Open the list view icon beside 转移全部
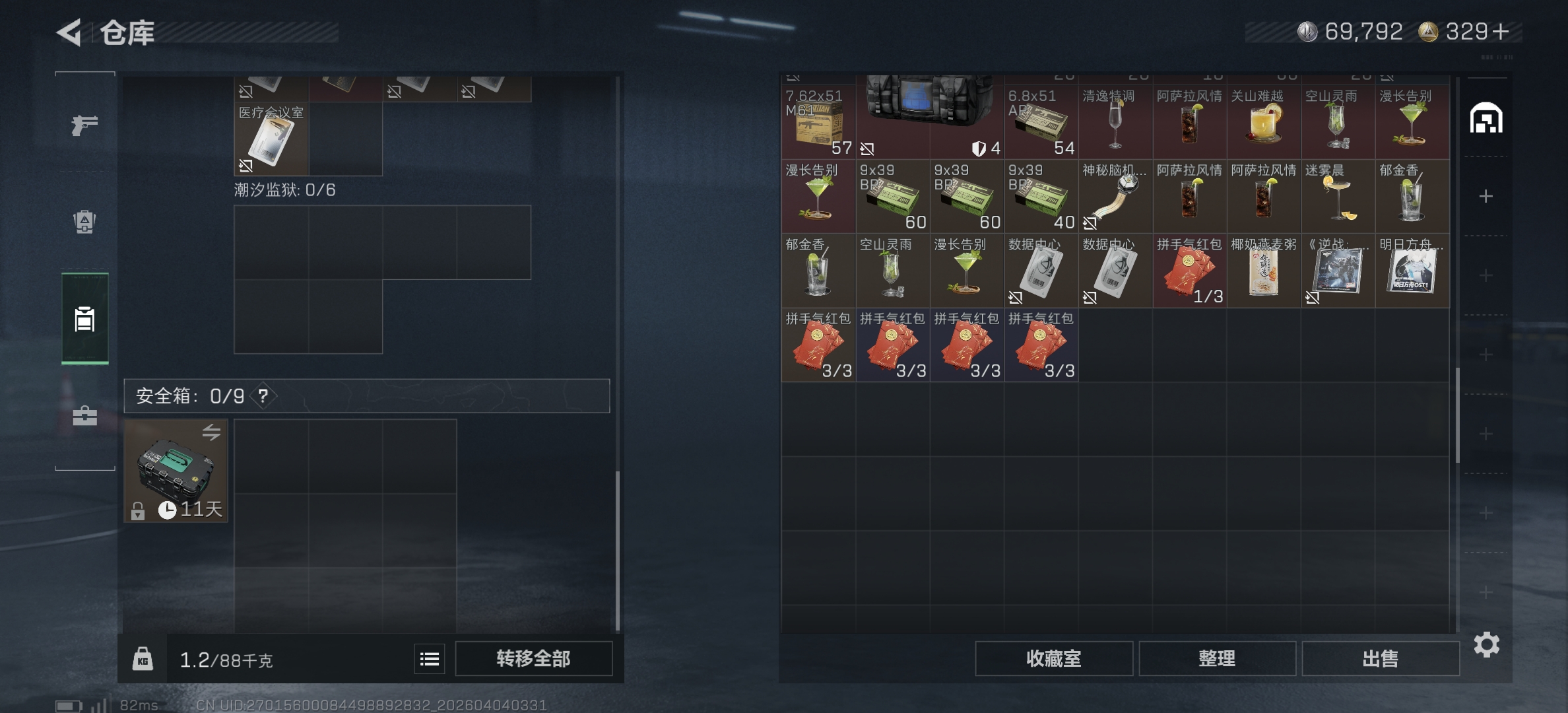This screenshot has height=713, width=1568. coord(429,658)
